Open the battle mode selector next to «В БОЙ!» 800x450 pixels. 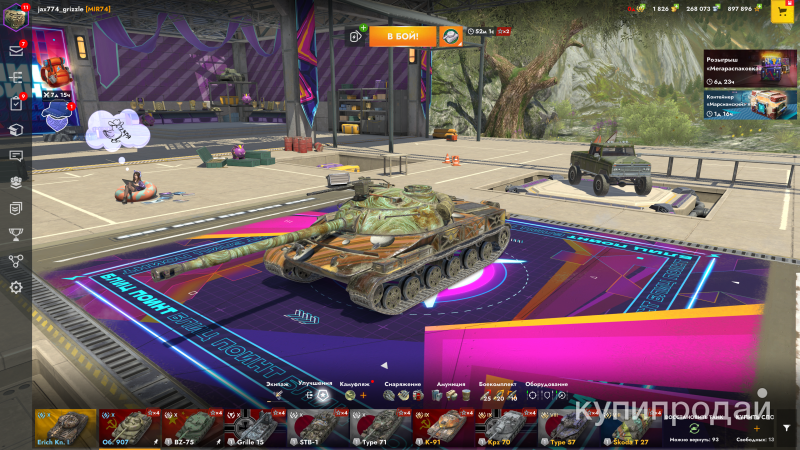(452, 36)
